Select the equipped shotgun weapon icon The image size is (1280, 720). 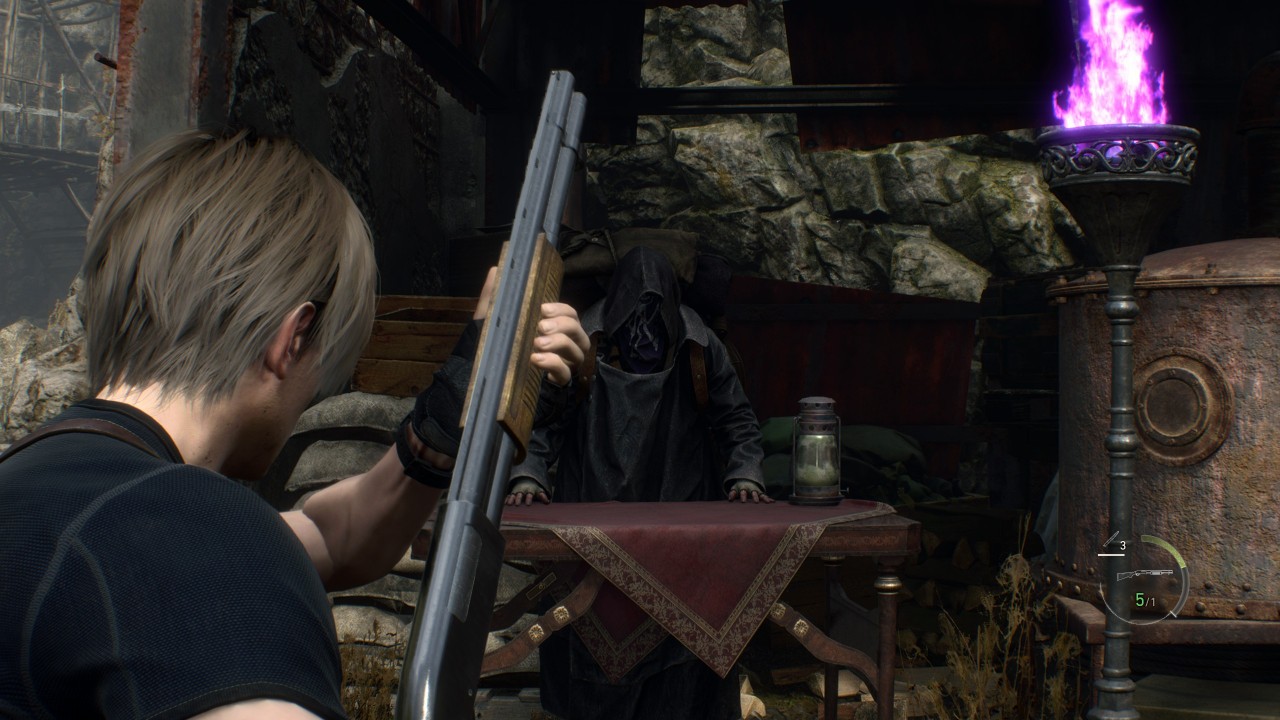pyautogui.click(x=1143, y=575)
